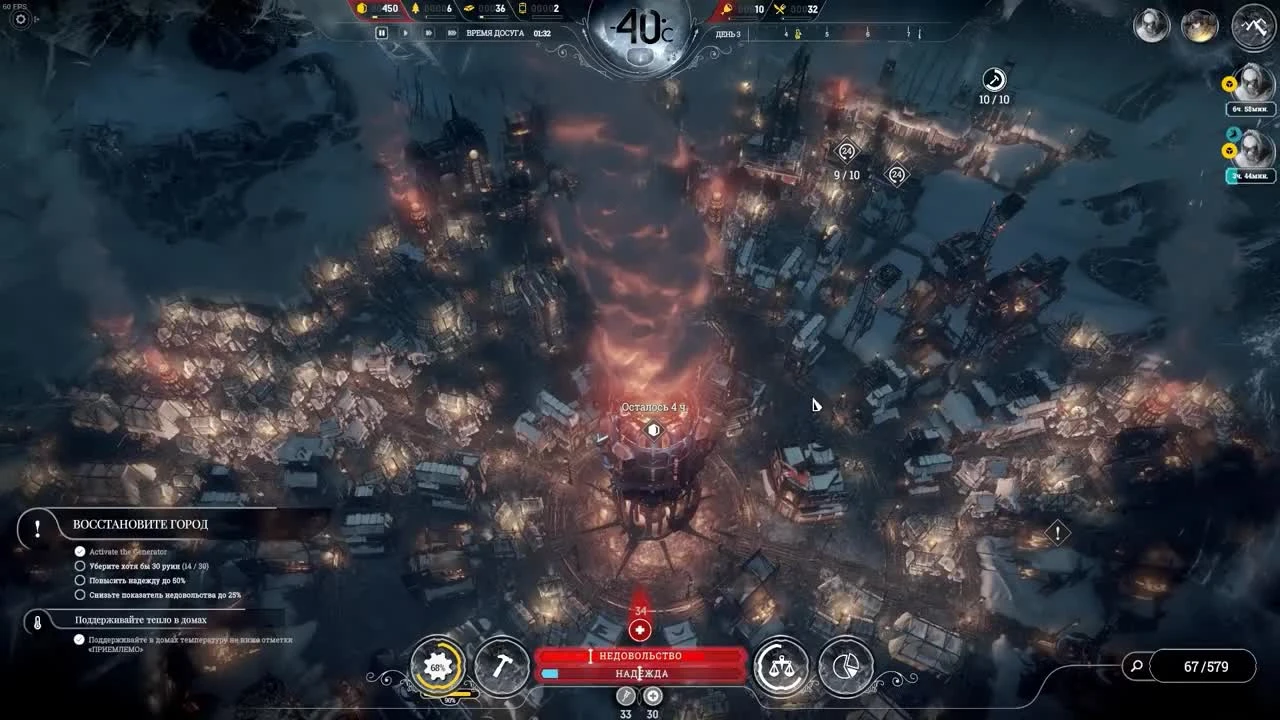Open construction menu with the hammer icon
Screen dimensions: 1280x720
[x=503, y=666]
